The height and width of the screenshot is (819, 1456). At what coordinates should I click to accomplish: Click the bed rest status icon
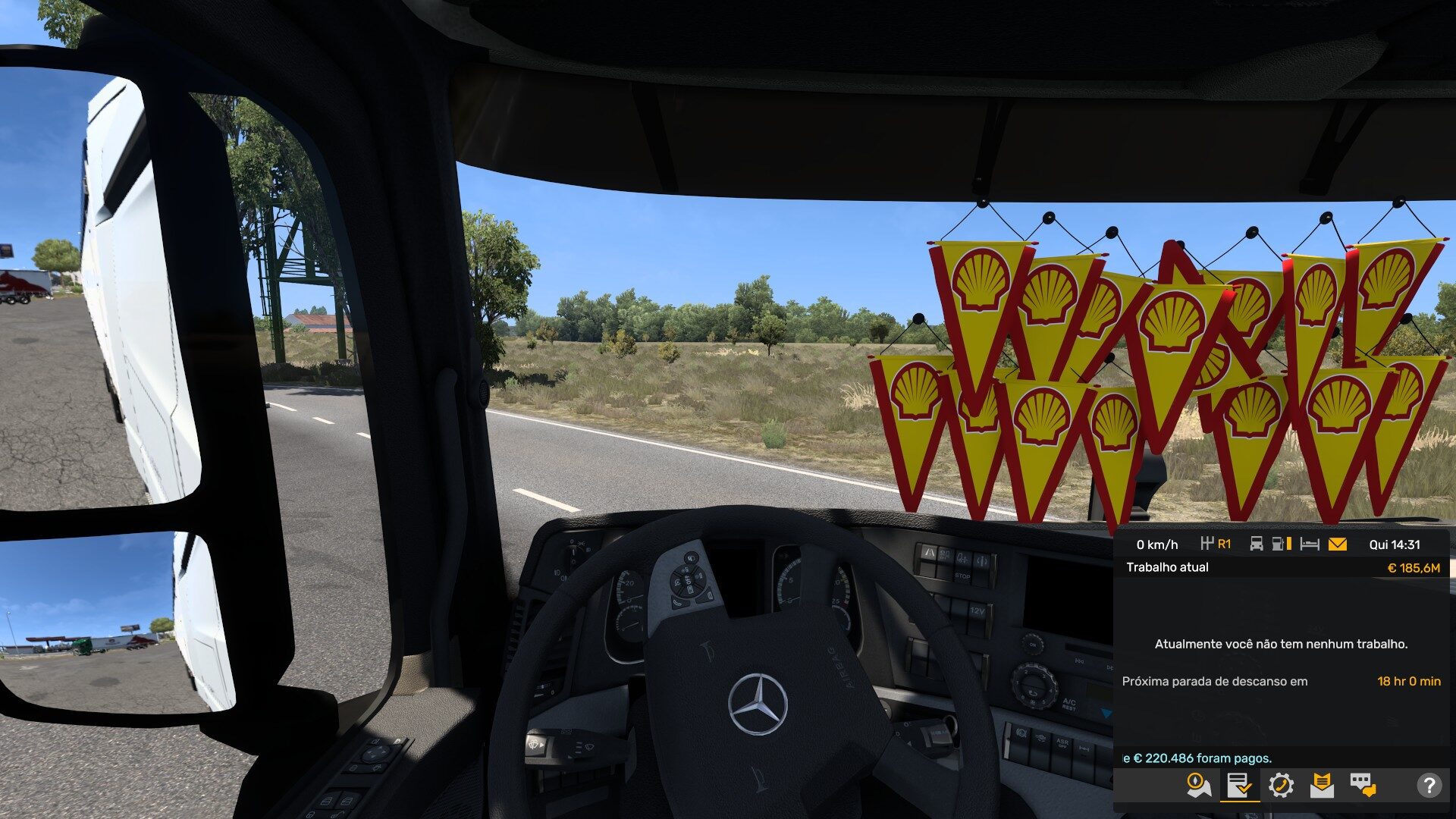(x=1310, y=544)
